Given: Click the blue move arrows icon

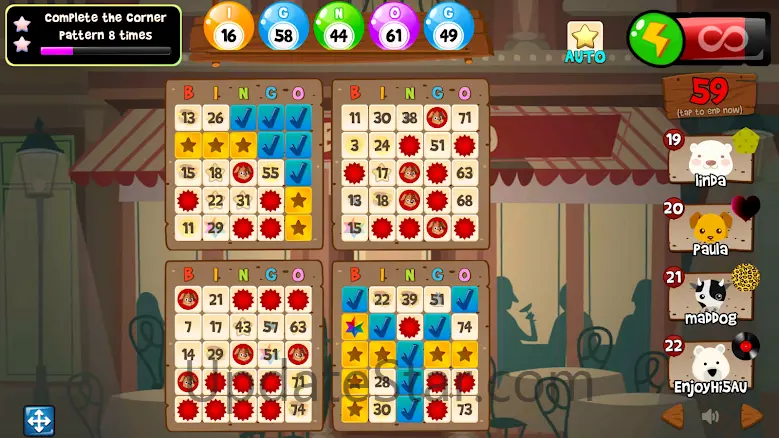Looking at the screenshot, I should pyautogui.click(x=38, y=420).
